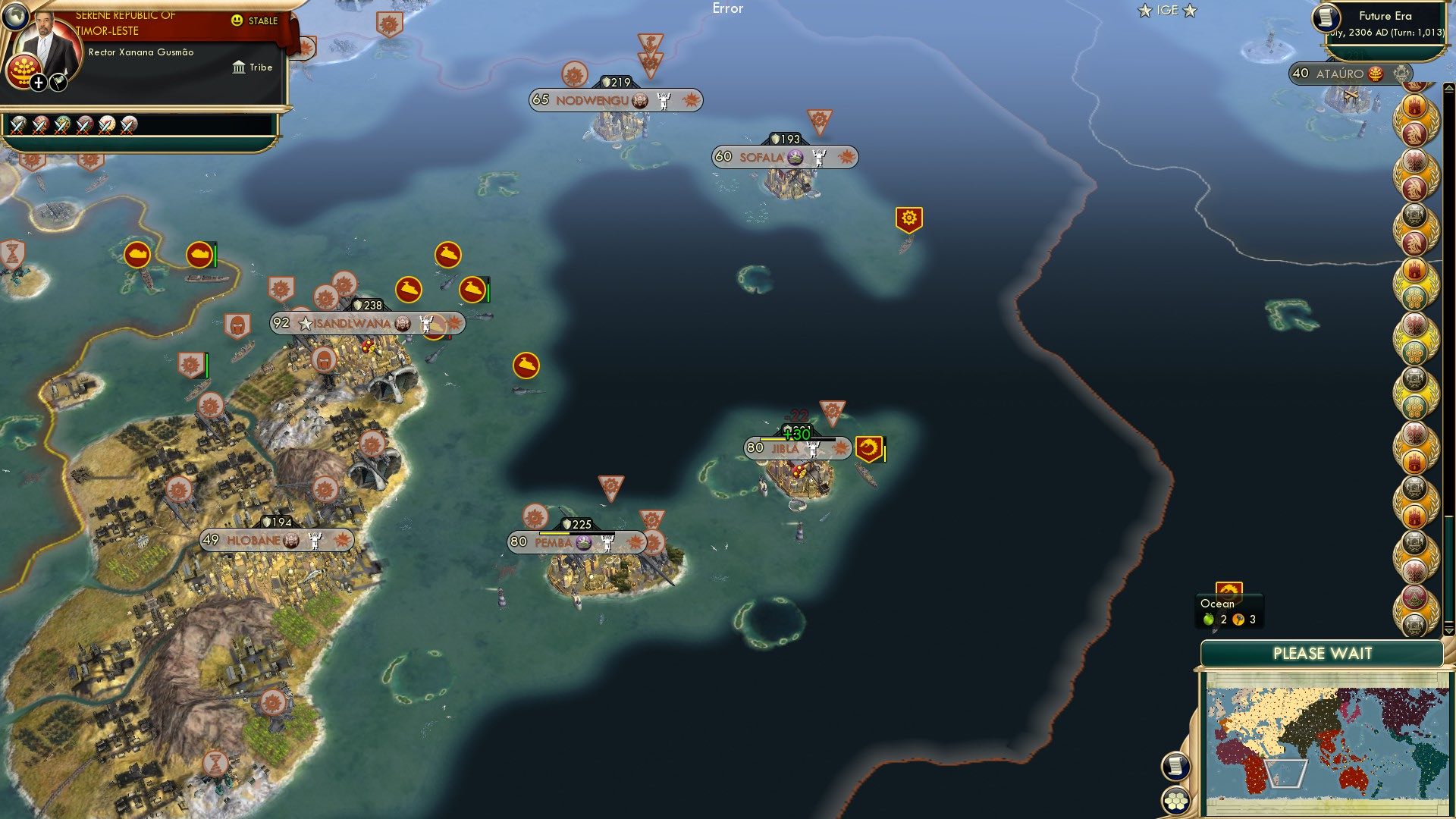Select the Timor-Leste civilization emblem
1456x819 pixels.
[24, 70]
